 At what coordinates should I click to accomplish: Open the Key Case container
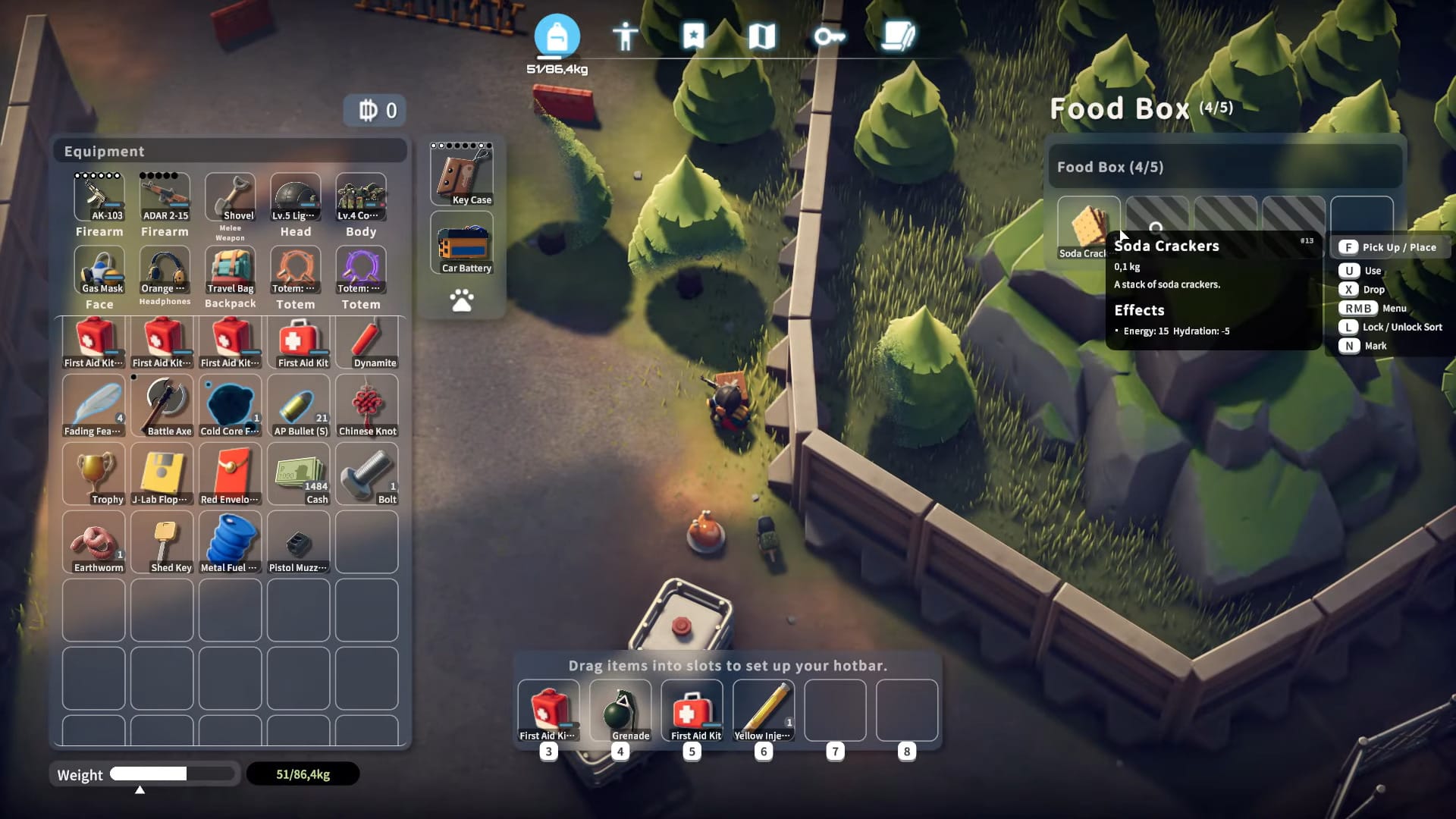pos(462,175)
